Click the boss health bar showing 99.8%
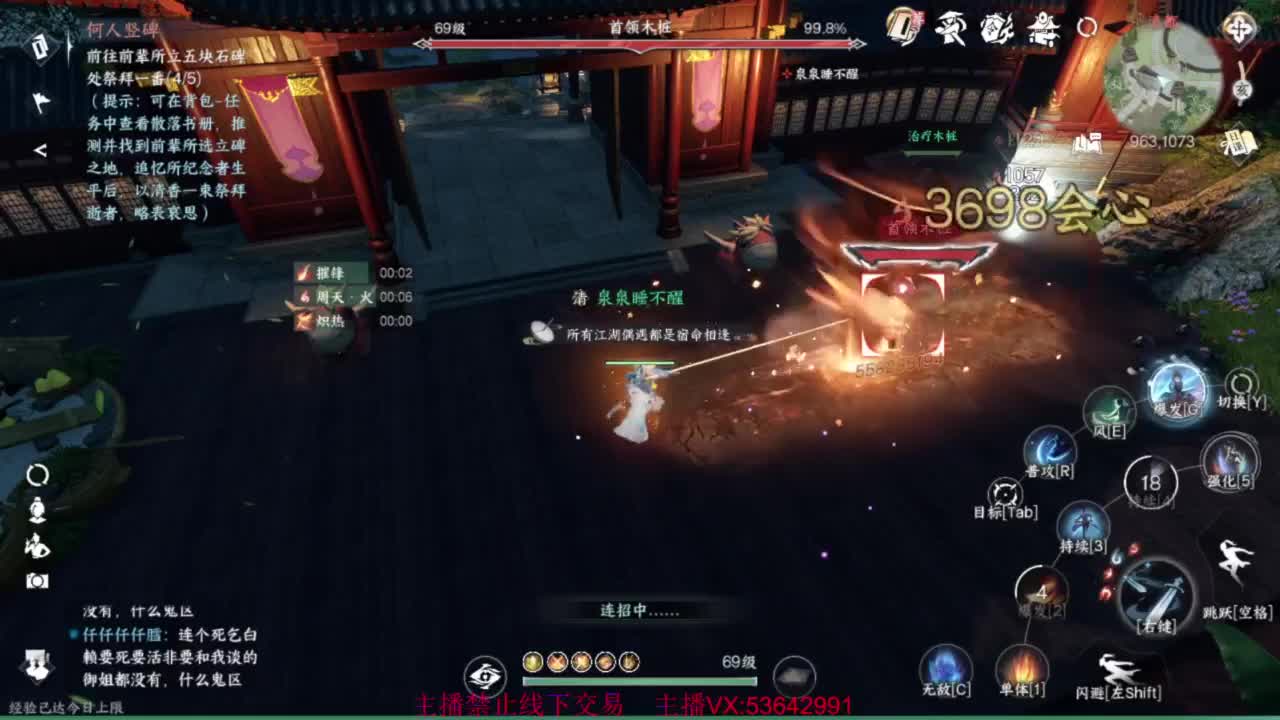 click(x=640, y=45)
